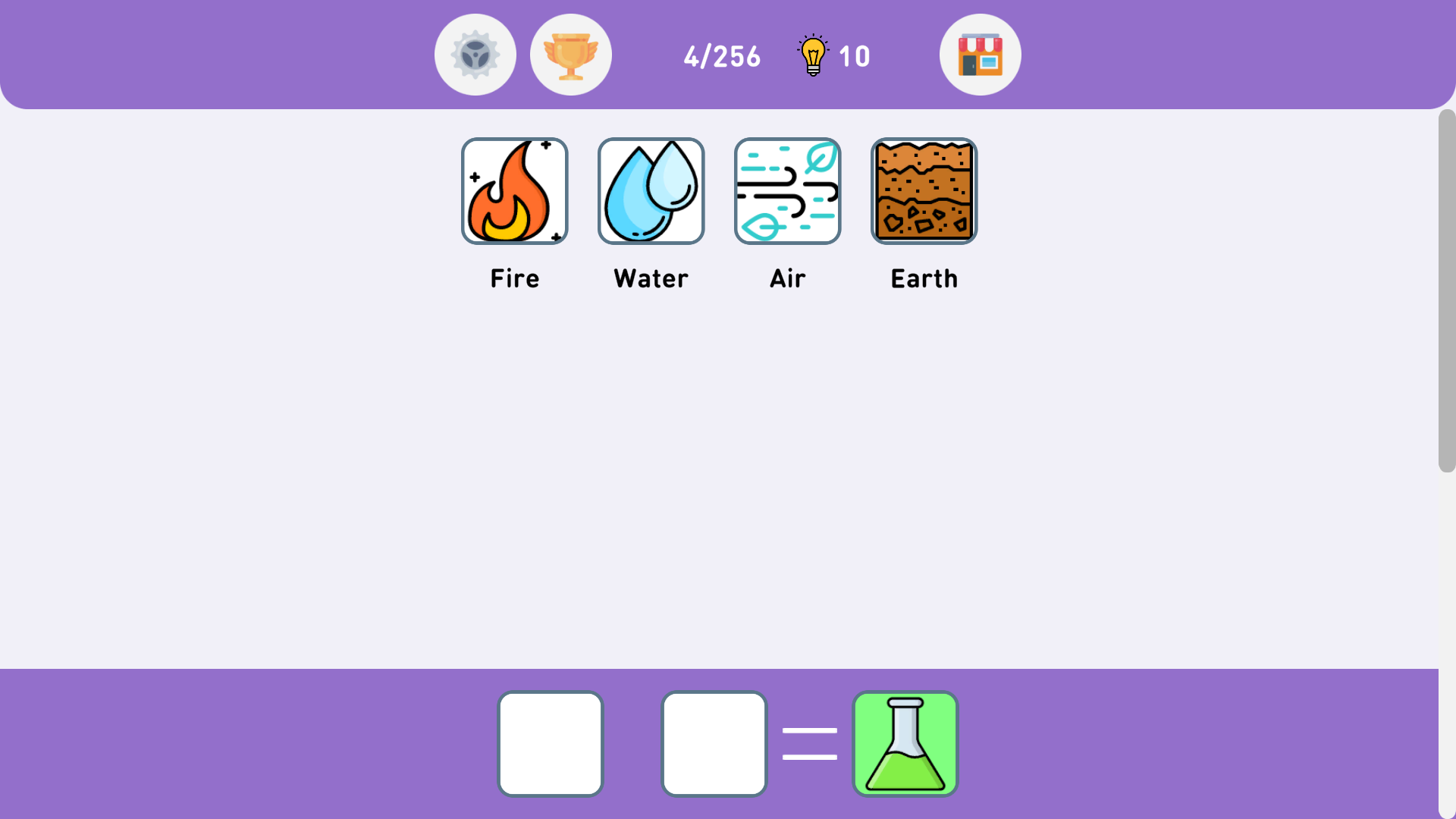This screenshot has height=819, width=1456.
Task: Open the trophy achievements screen
Action: click(x=571, y=54)
